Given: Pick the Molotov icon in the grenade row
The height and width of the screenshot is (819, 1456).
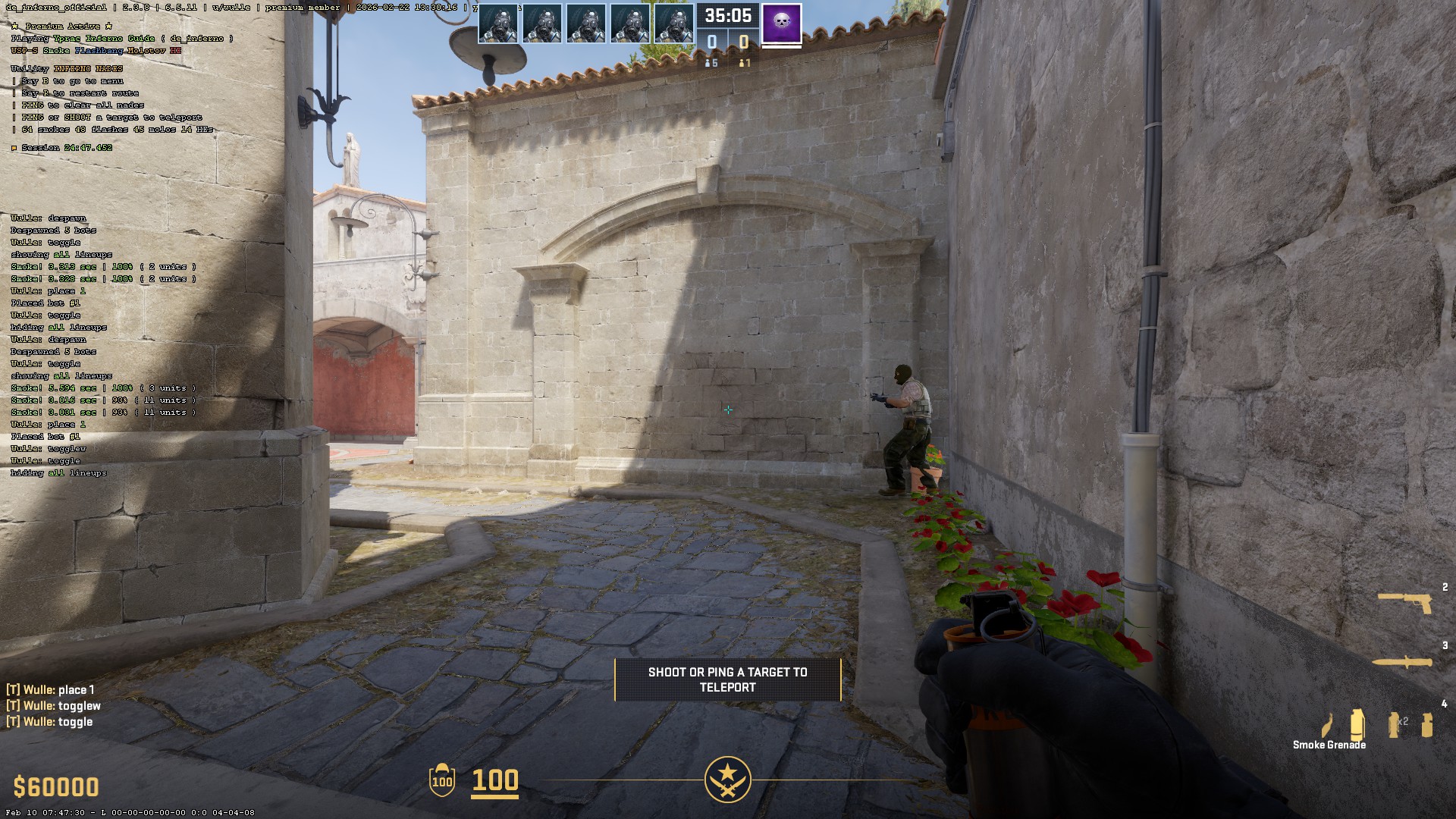Looking at the screenshot, I should pos(1327,726).
